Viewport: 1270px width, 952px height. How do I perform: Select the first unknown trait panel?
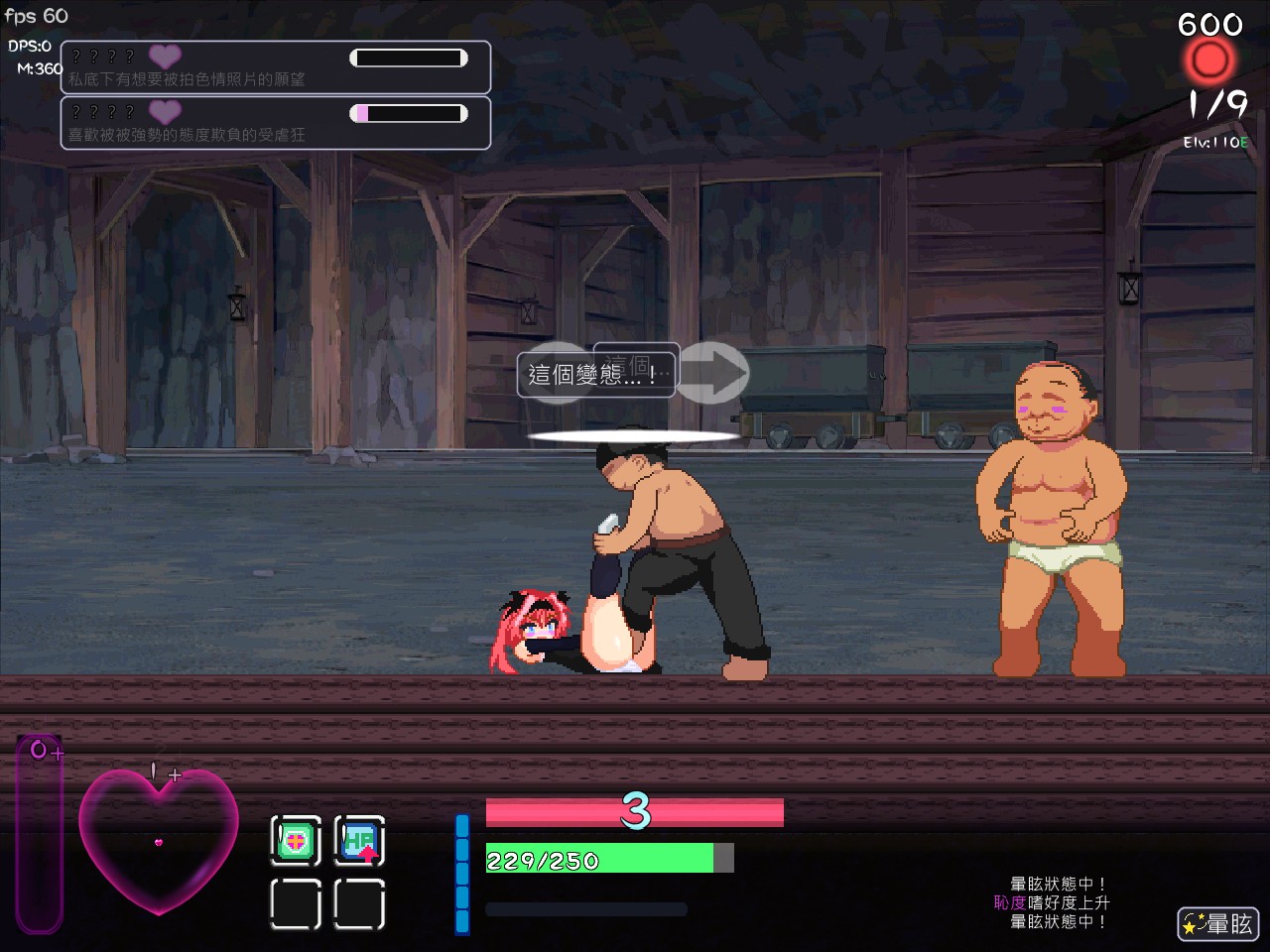click(x=276, y=67)
